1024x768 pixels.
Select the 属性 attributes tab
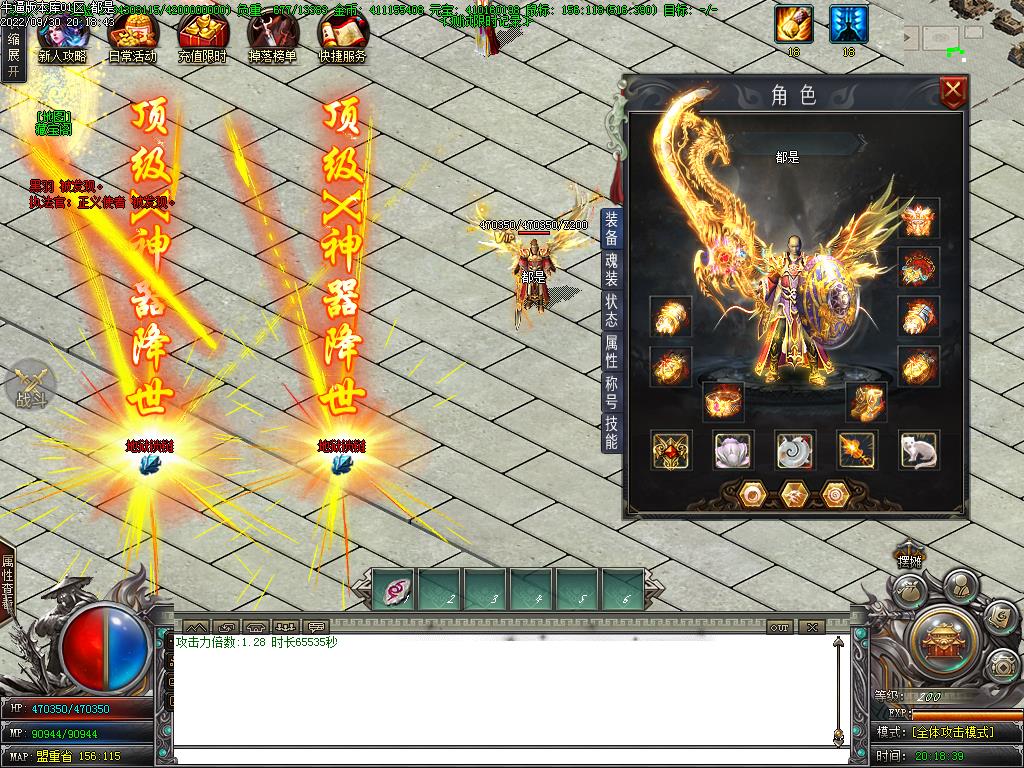tap(611, 351)
